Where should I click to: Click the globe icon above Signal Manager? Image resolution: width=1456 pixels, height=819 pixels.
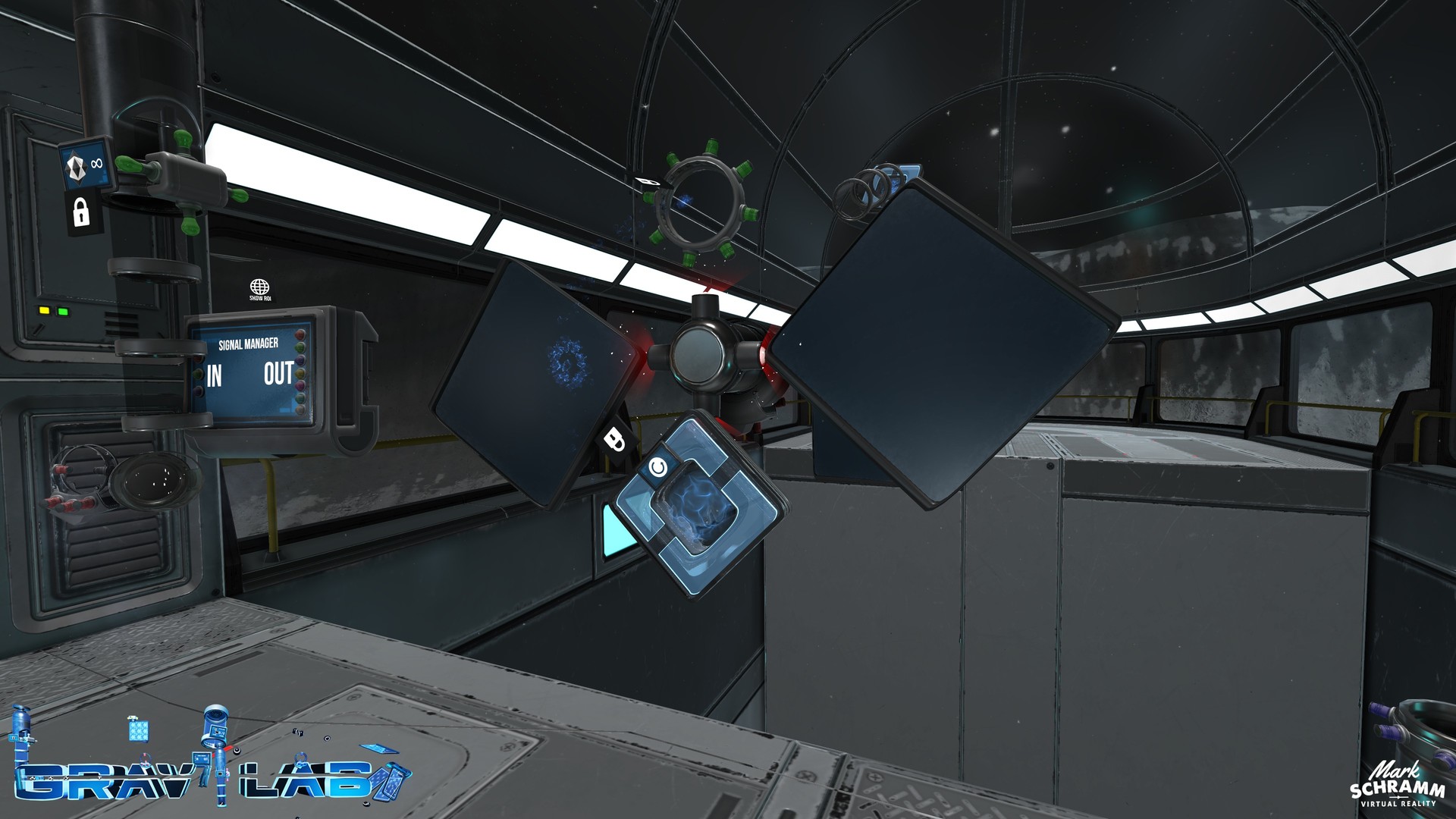(261, 287)
